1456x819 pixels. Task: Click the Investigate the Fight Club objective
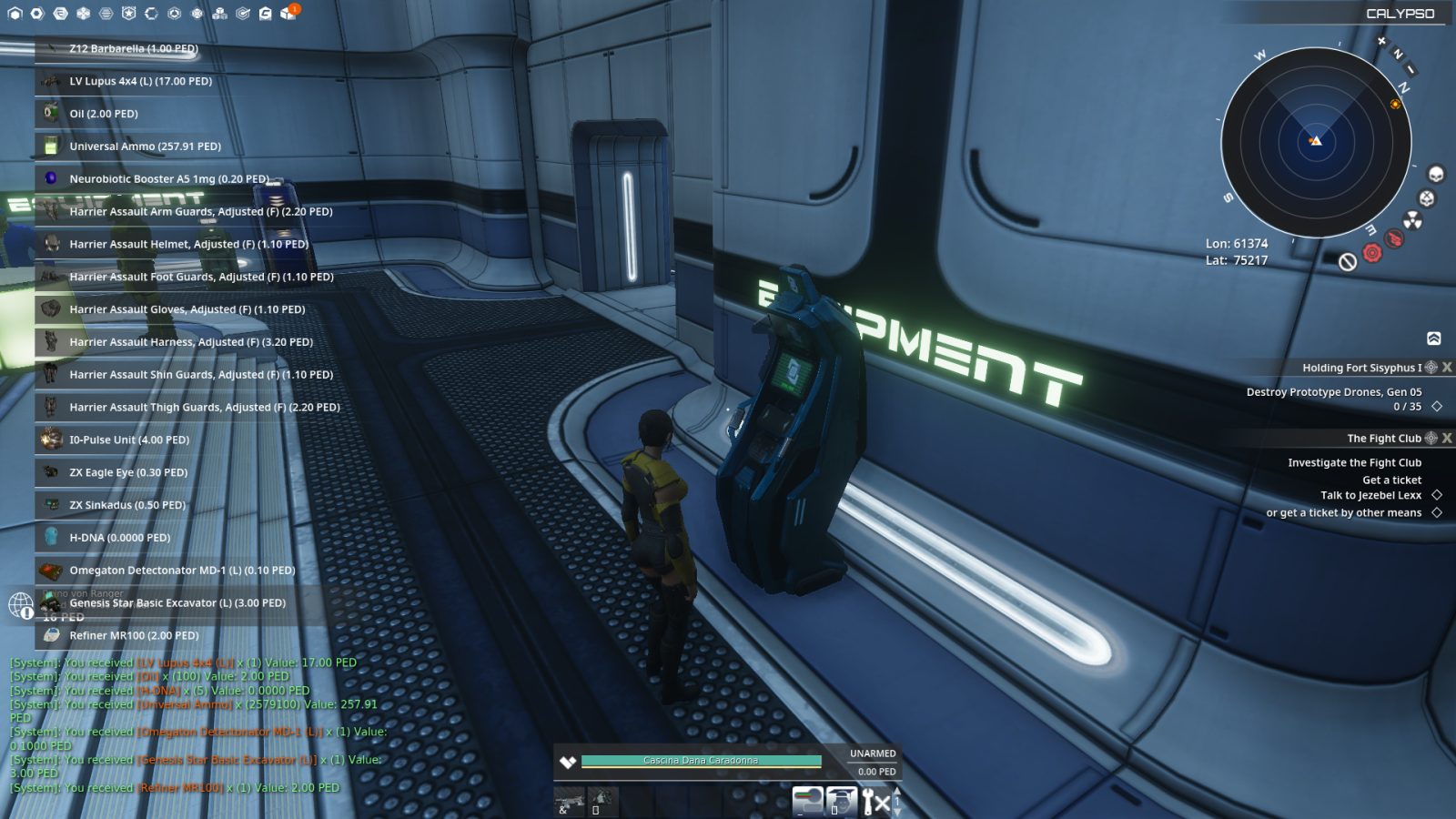point(1356,462)
